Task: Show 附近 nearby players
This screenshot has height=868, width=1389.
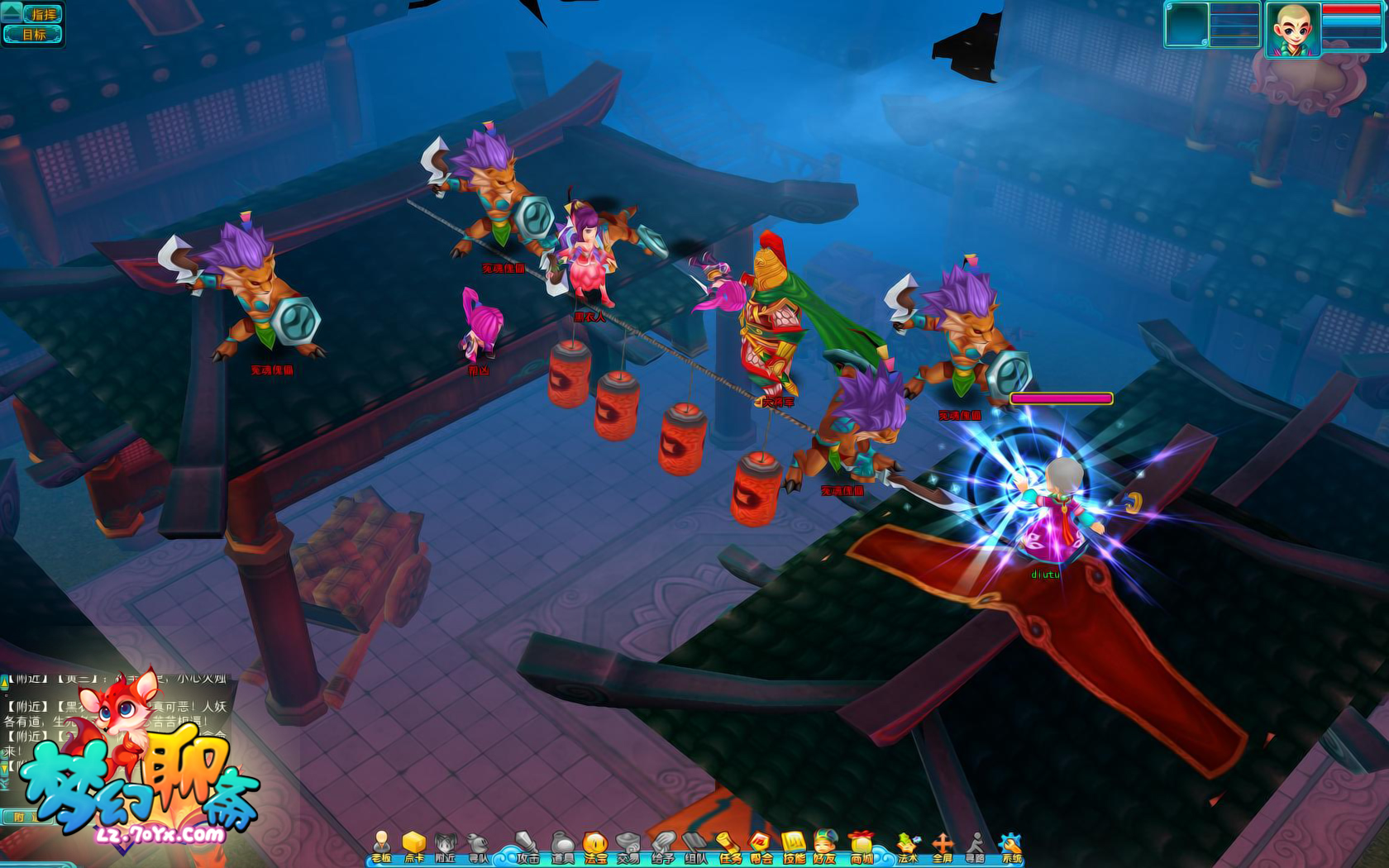Action: 446,847
